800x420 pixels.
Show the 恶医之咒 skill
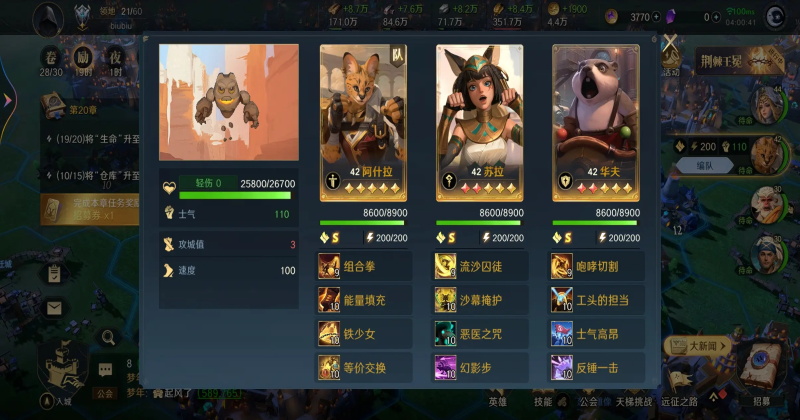[480, 334]
